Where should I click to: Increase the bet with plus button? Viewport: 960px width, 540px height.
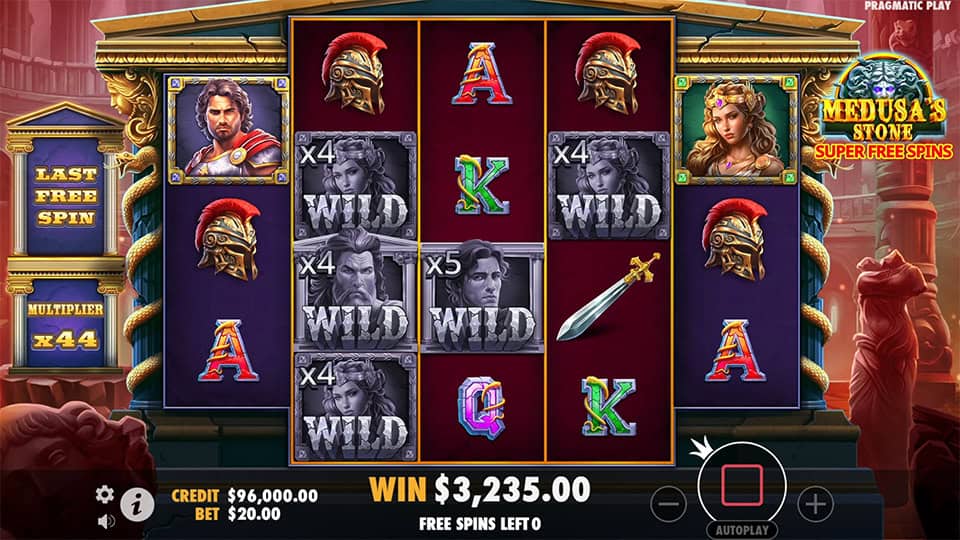coord(816,503)
